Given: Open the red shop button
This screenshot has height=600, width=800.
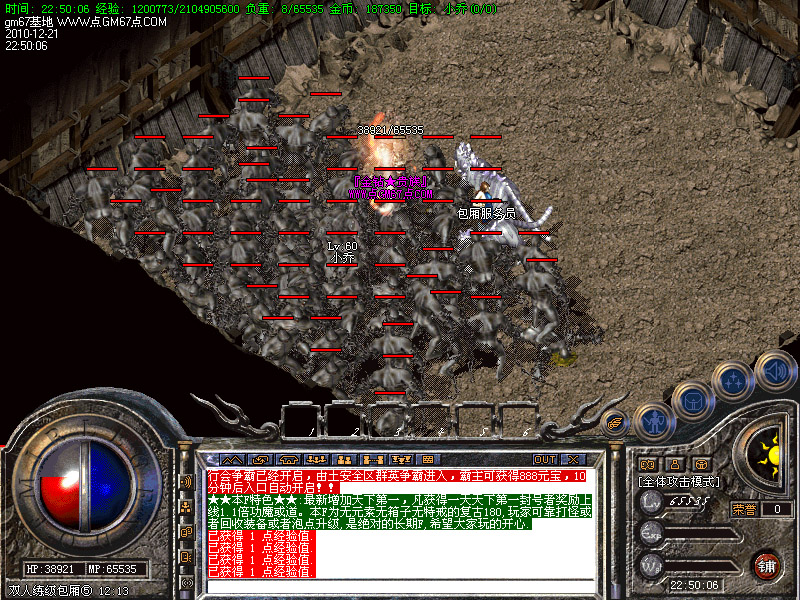Looking at the screenshot, I should [765, 564].
